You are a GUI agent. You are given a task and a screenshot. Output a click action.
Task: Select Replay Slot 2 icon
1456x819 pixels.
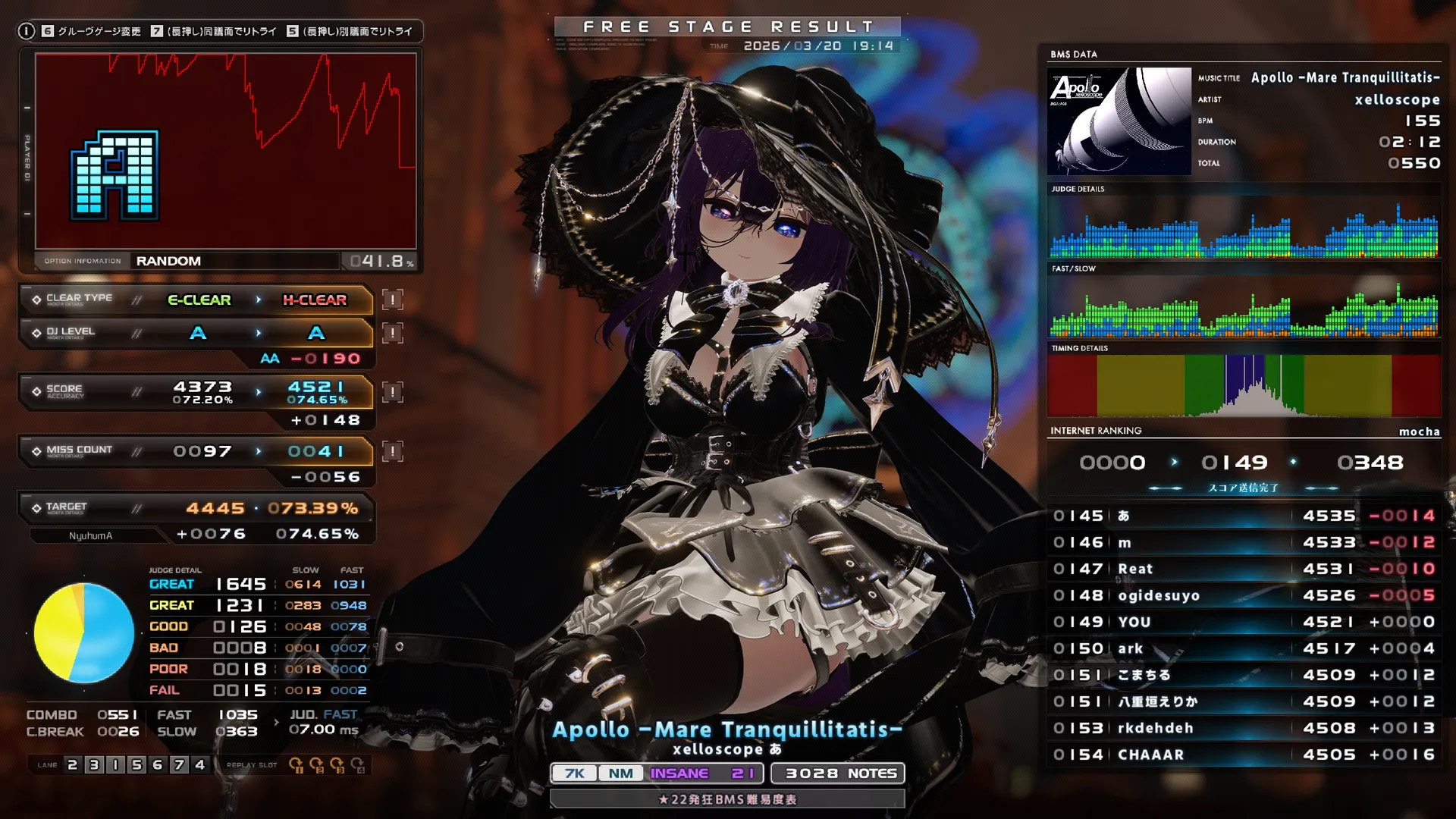pos(318,767)
